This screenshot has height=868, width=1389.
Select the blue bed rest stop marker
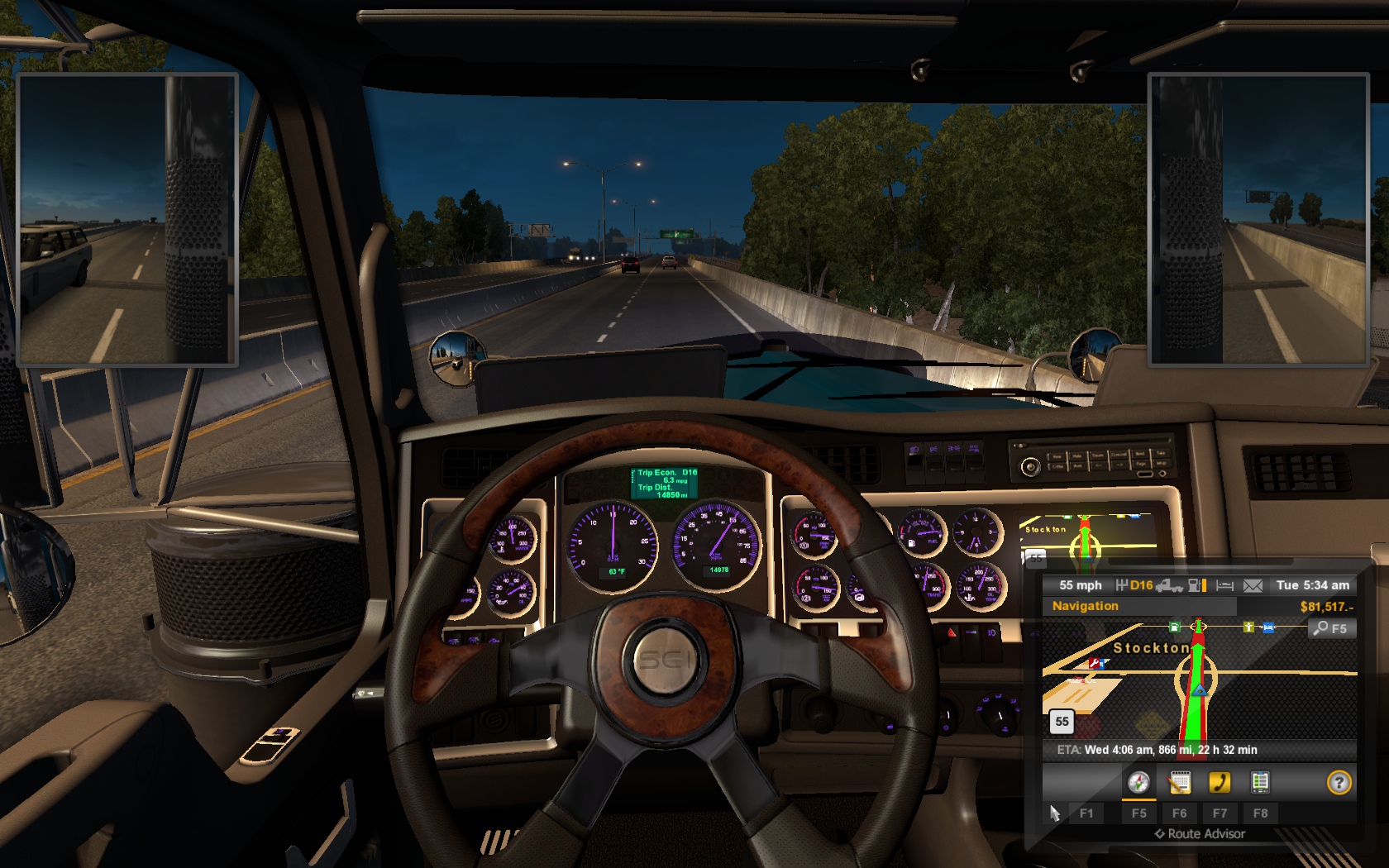pyautogui.click(x=1268, y=627)
